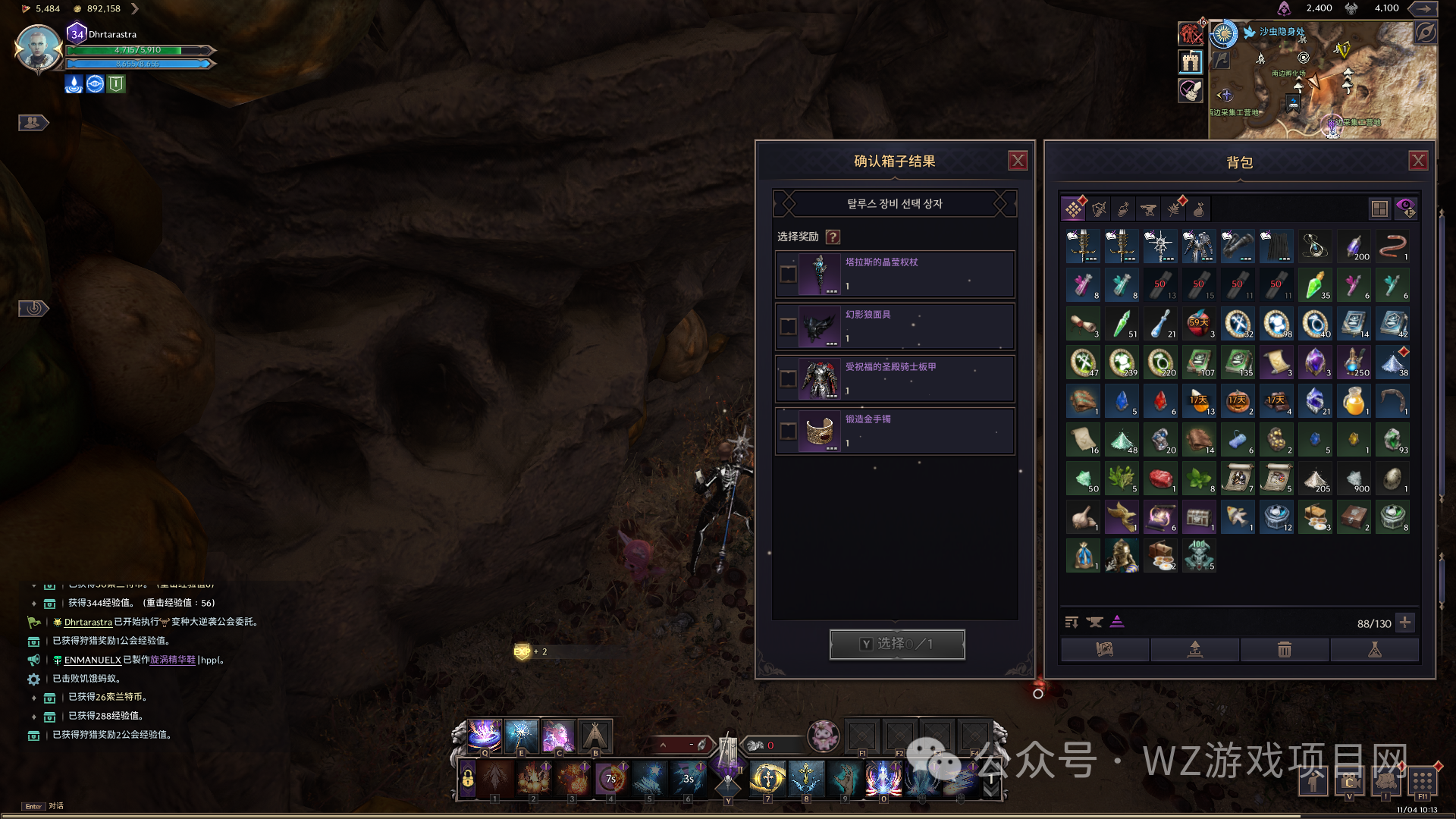This screenshot has width=1456, height=819.
Task: Open the reward help question mark
Action: pos(833,237)
